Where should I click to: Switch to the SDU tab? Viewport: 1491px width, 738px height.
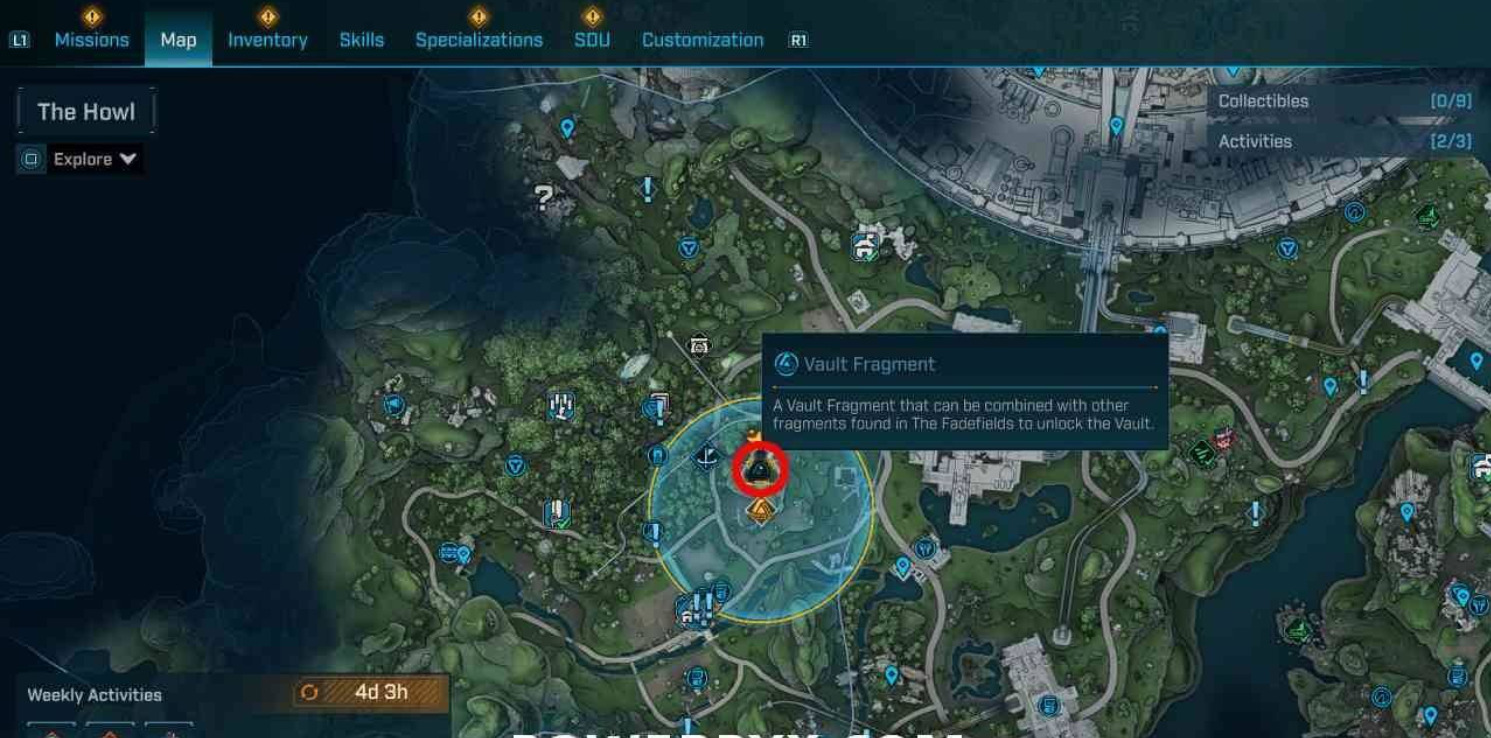point(592,40)
